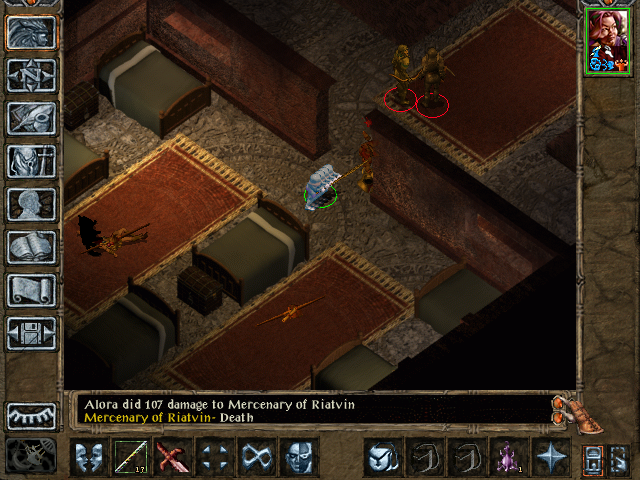The image size is (640, 480).
Task: Click the Return to Game sidebar button
Action: tap(32, 32)
